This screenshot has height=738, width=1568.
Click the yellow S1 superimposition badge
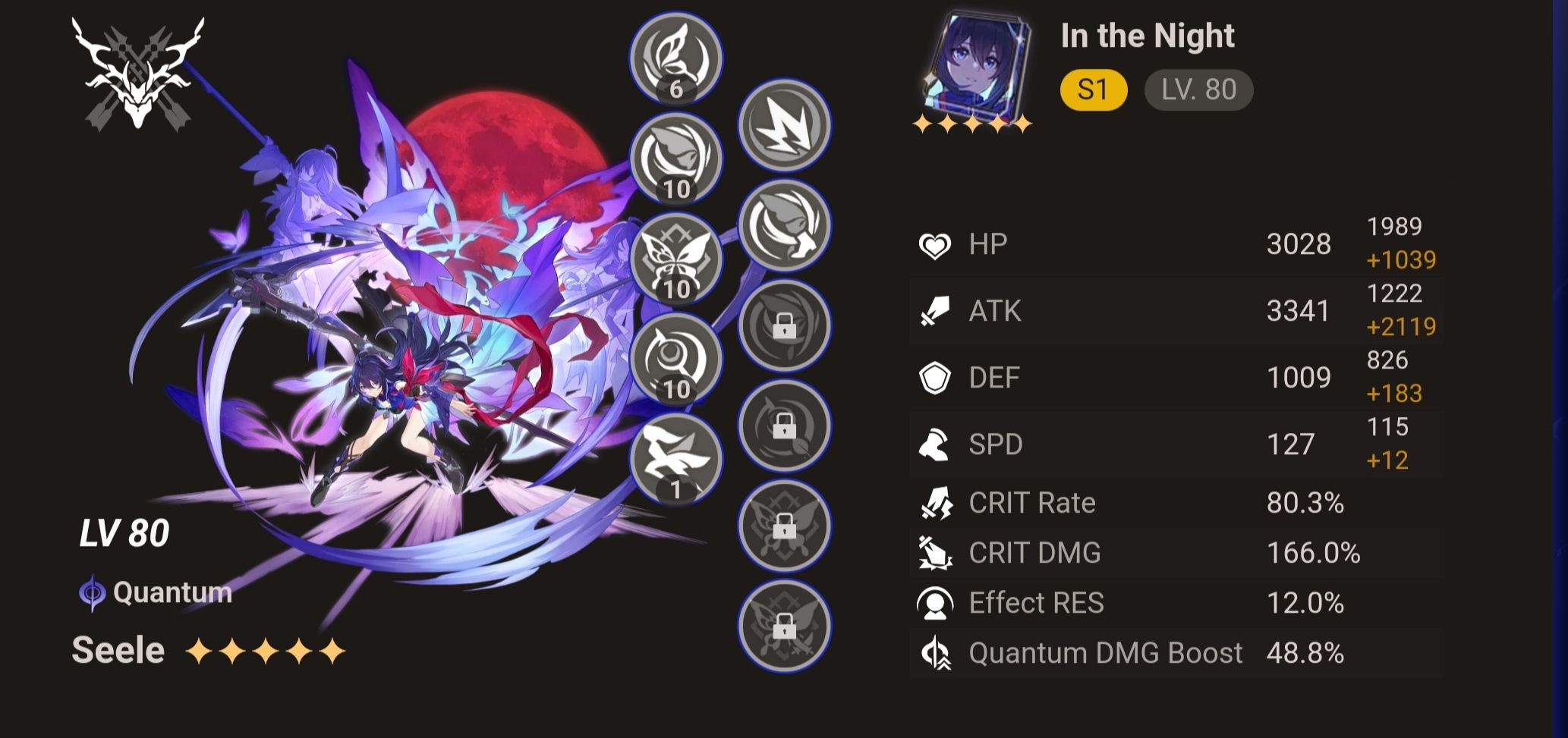[x=1093, y=90]
